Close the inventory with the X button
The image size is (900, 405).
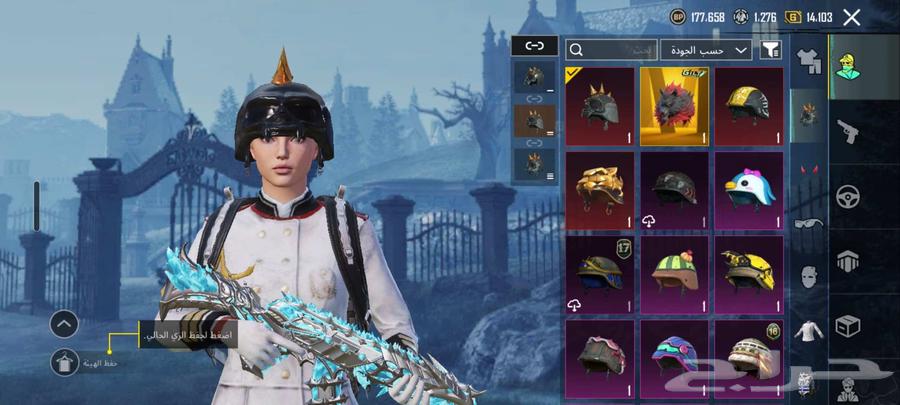click(x=852, y=17)
